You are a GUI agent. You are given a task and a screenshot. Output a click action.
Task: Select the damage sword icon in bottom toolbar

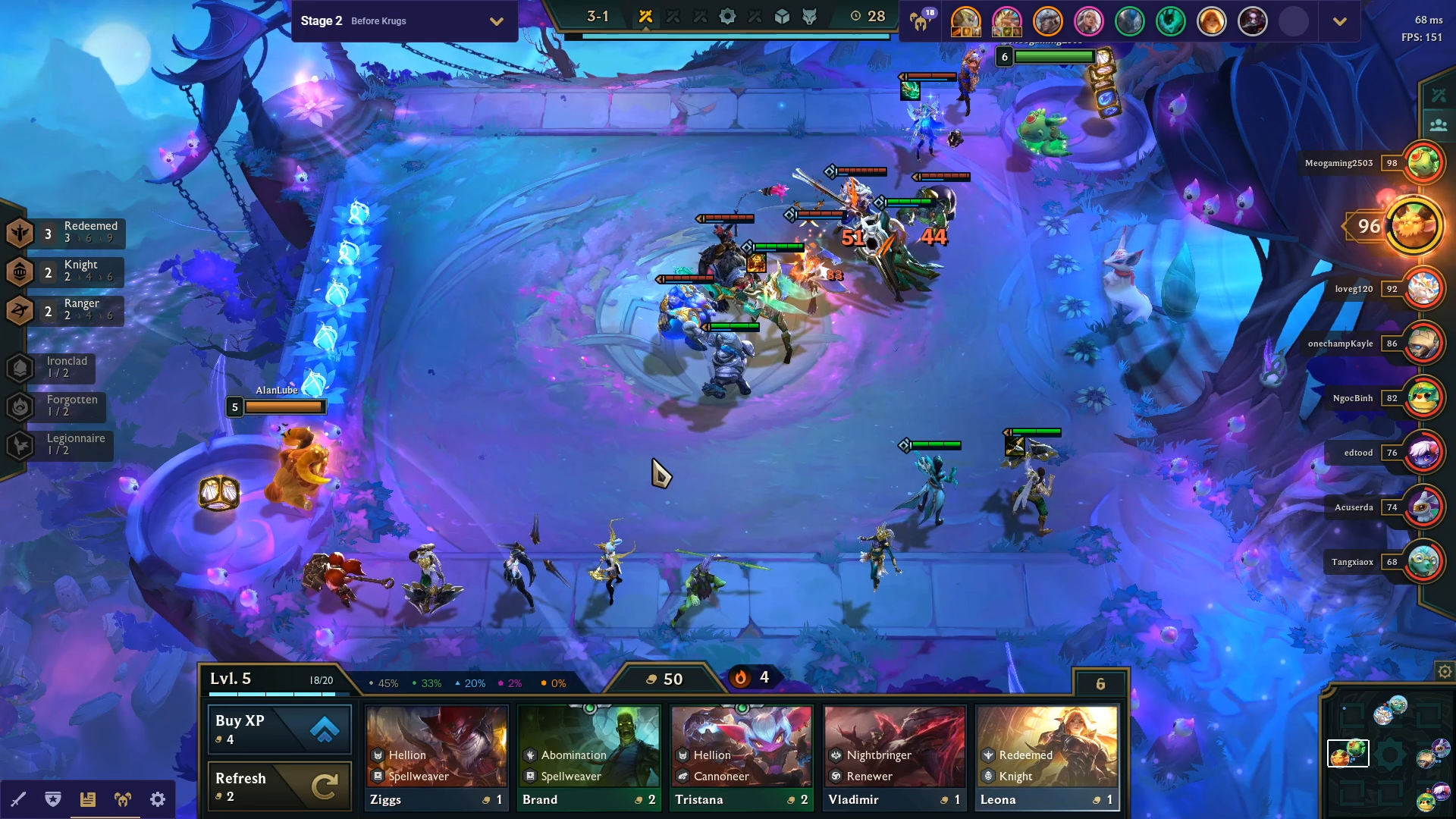pyautogui.click(x=19, y=799)
